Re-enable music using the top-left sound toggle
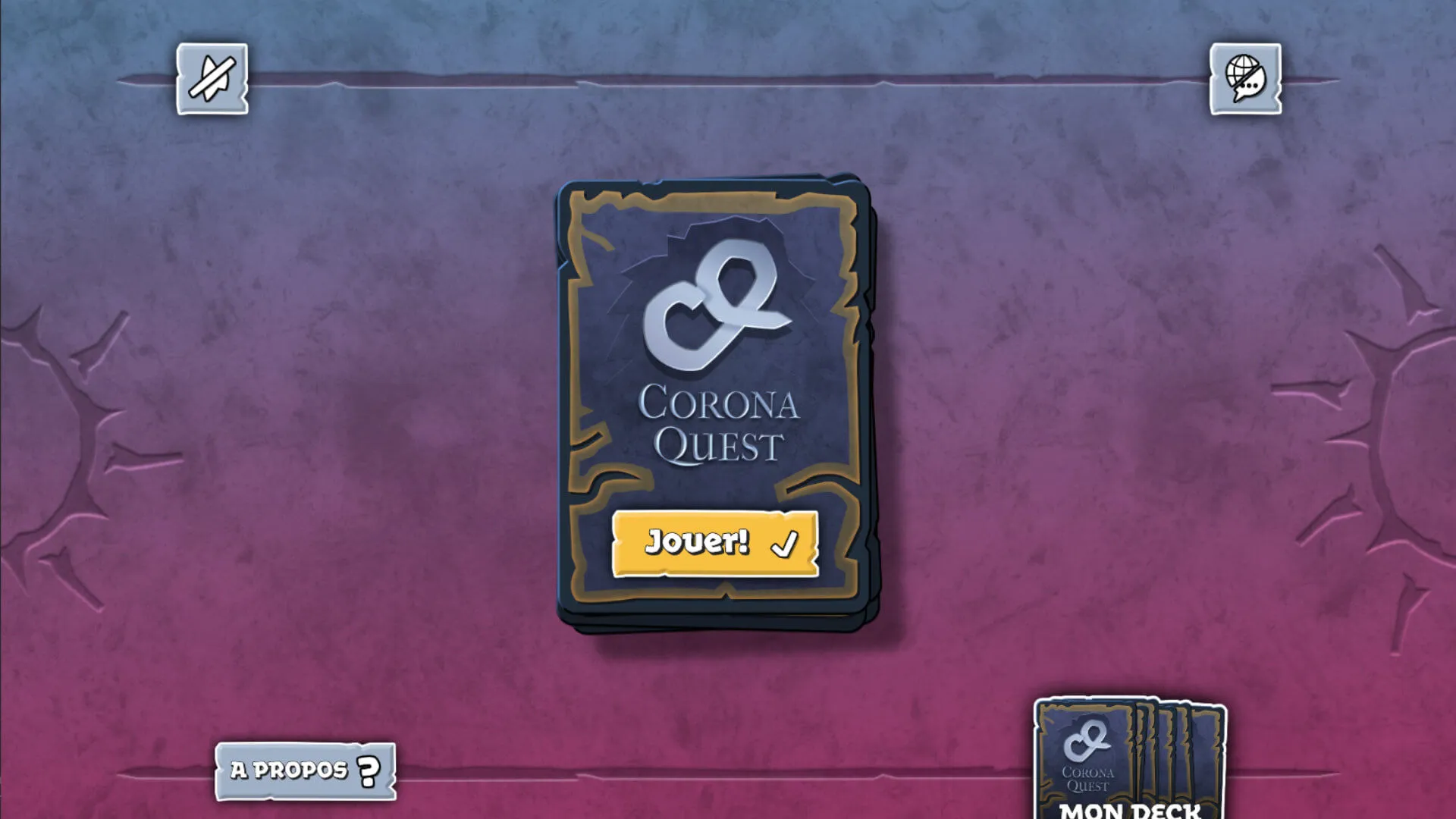This screenshot has height=819, width=1456. (211, 80)
